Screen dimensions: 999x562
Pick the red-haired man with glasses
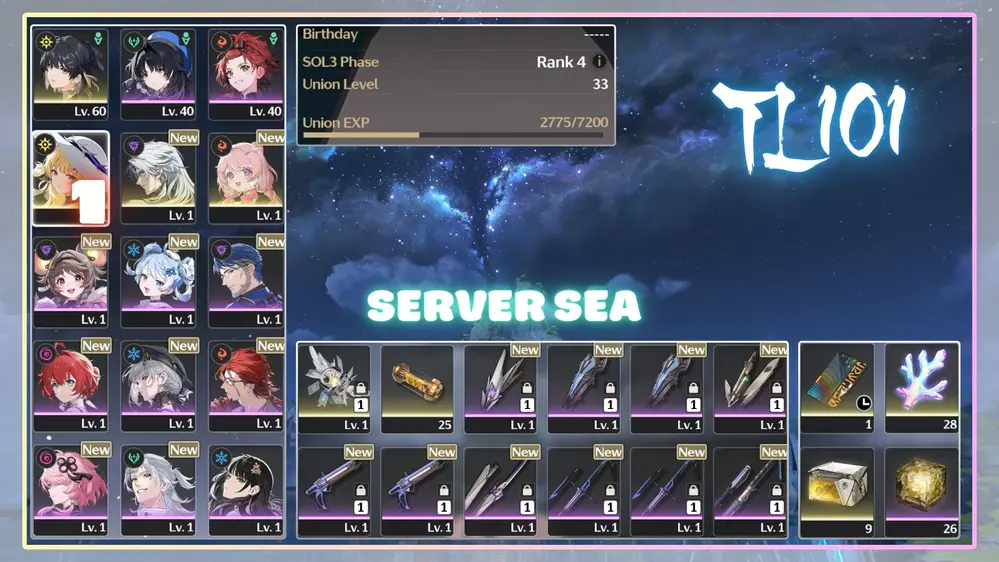246,382
